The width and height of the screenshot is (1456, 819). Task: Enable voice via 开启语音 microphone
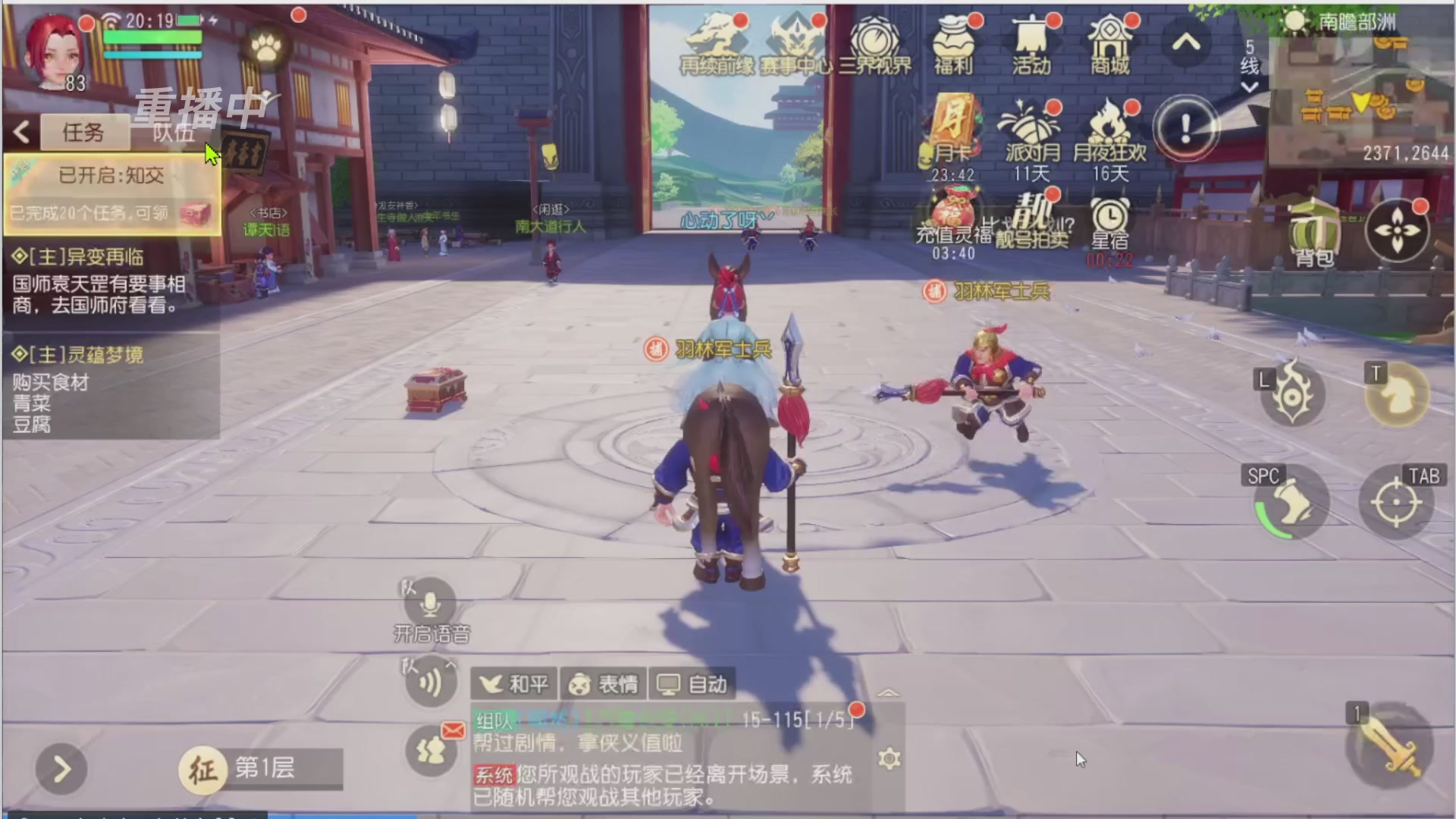pos(429,605)
